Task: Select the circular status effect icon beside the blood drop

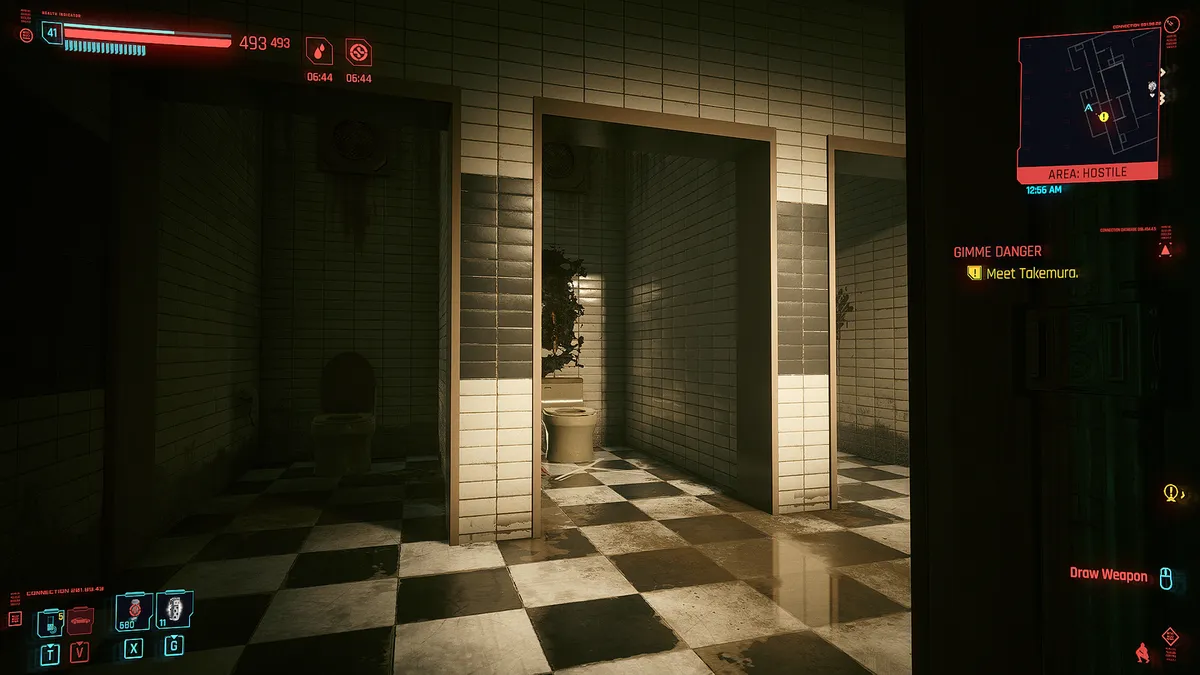Action: [x=358, y=52]
